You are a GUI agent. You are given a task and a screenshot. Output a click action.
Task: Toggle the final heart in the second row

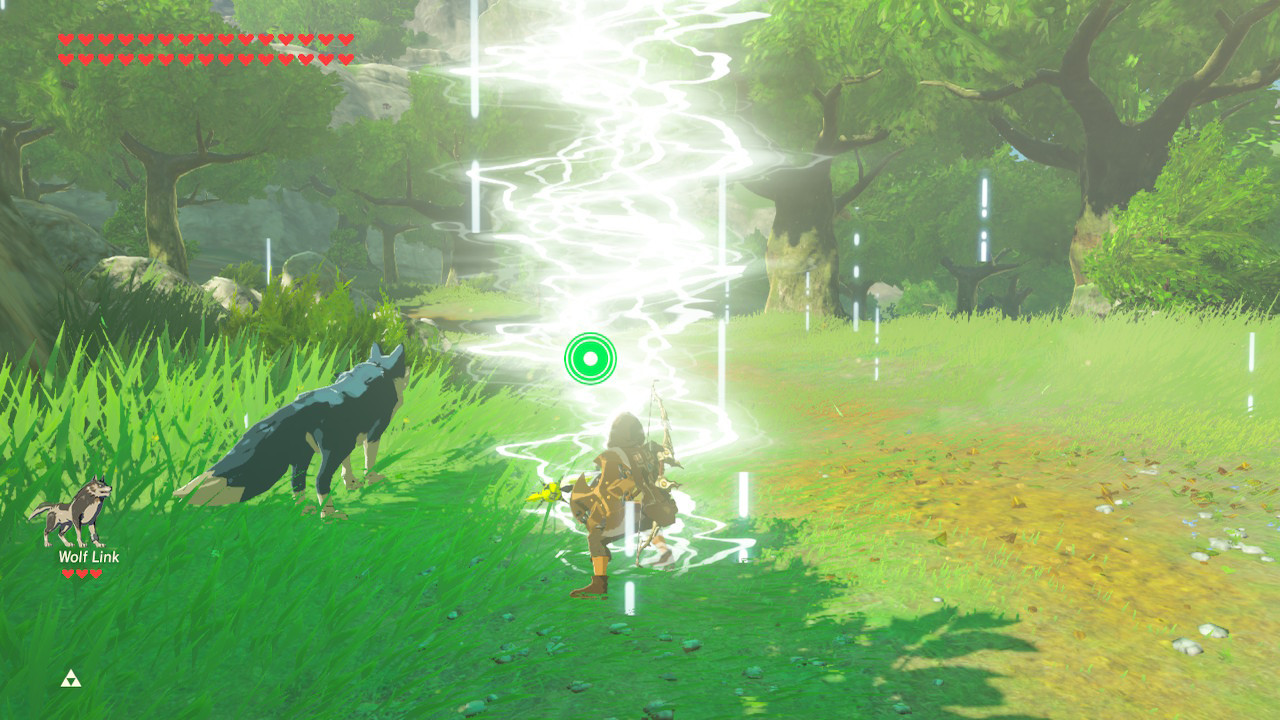(346, 58)
